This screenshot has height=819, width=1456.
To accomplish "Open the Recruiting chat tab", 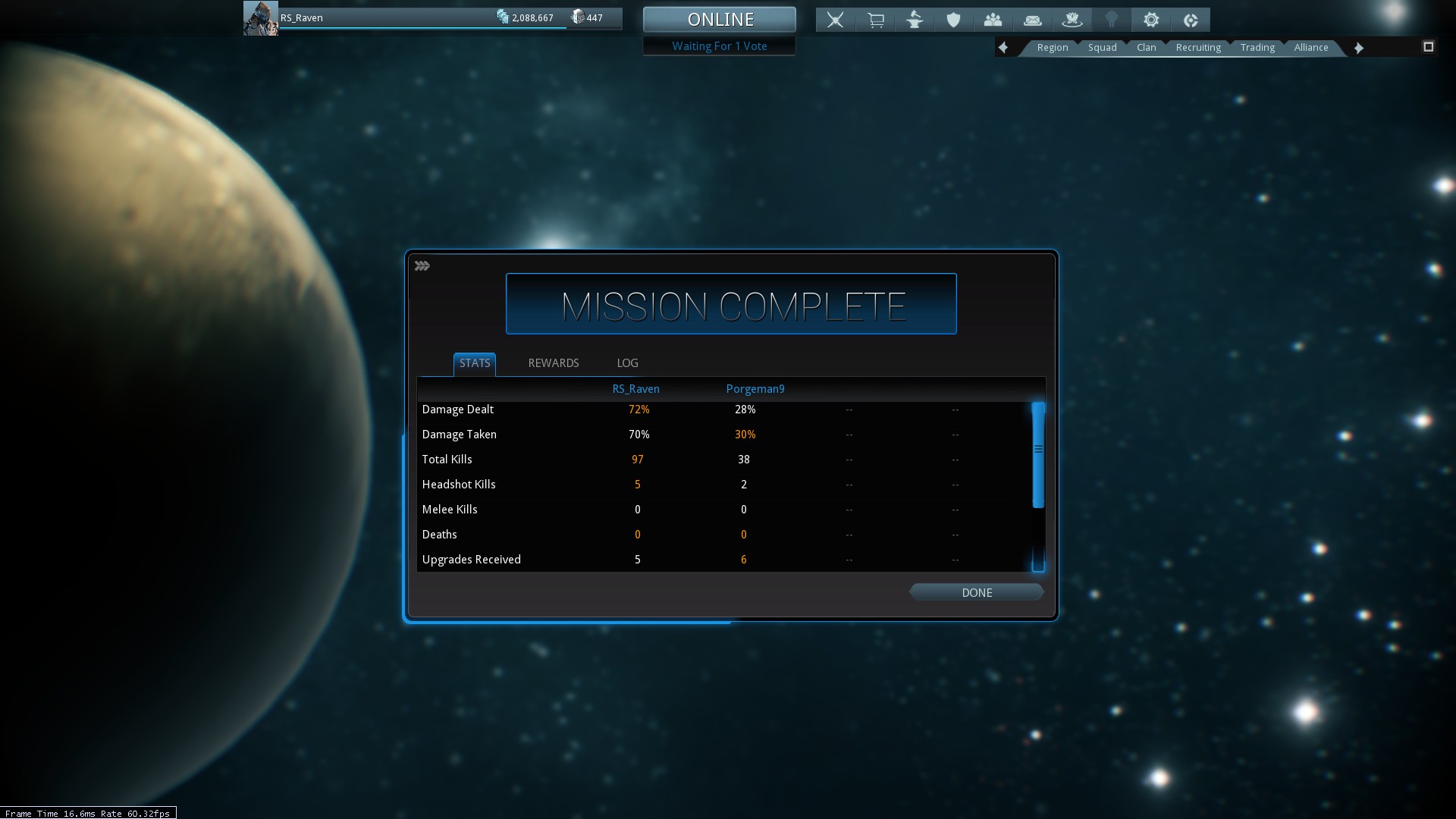I will click(1198, 47).
